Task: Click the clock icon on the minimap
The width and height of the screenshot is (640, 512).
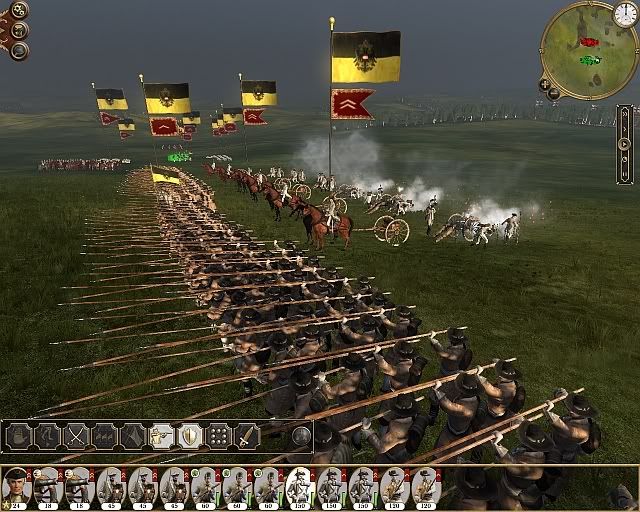Action: point(625,14)
